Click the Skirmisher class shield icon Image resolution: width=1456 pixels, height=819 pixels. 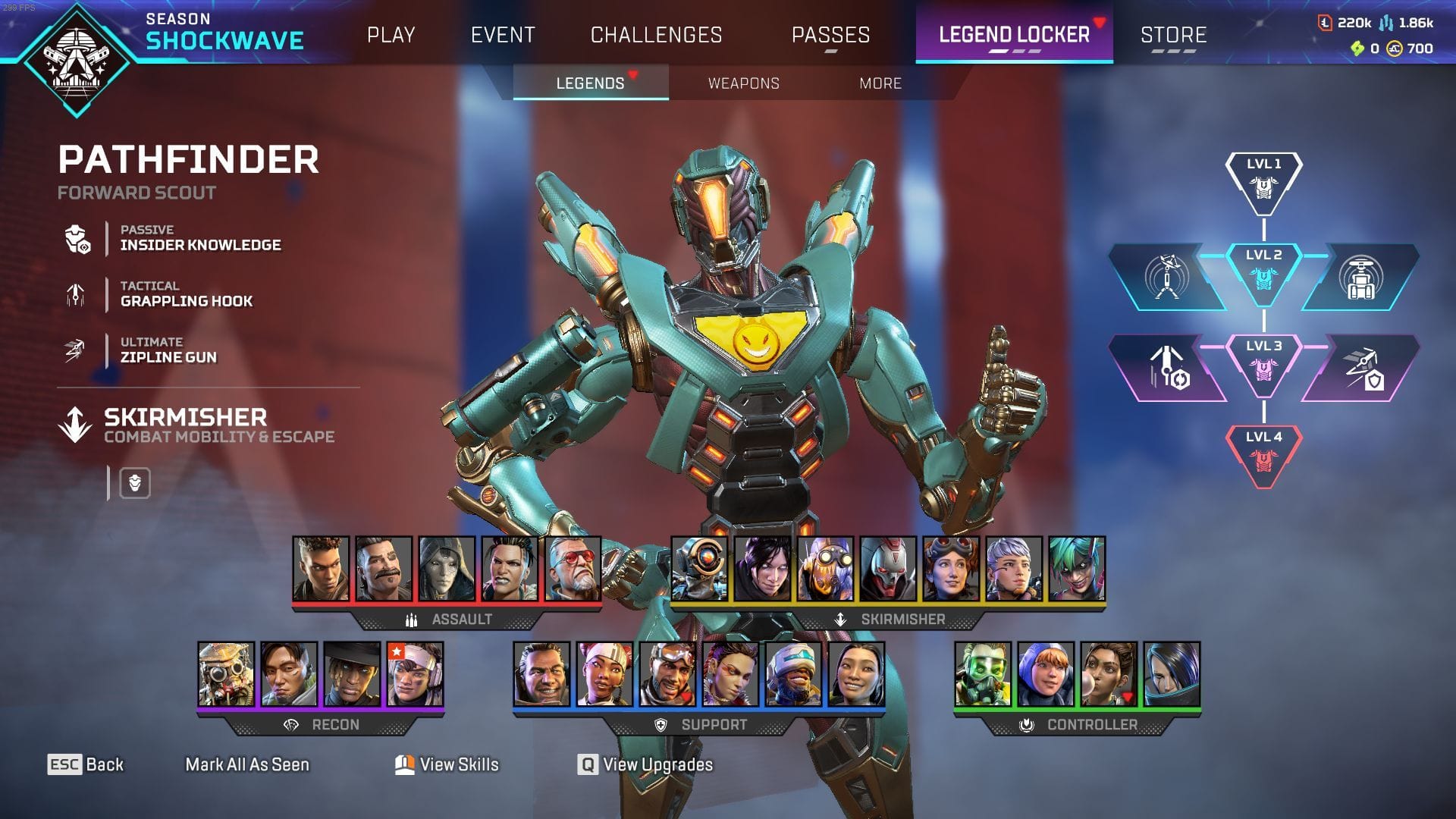pyautogui.click(x=133, y=482)
